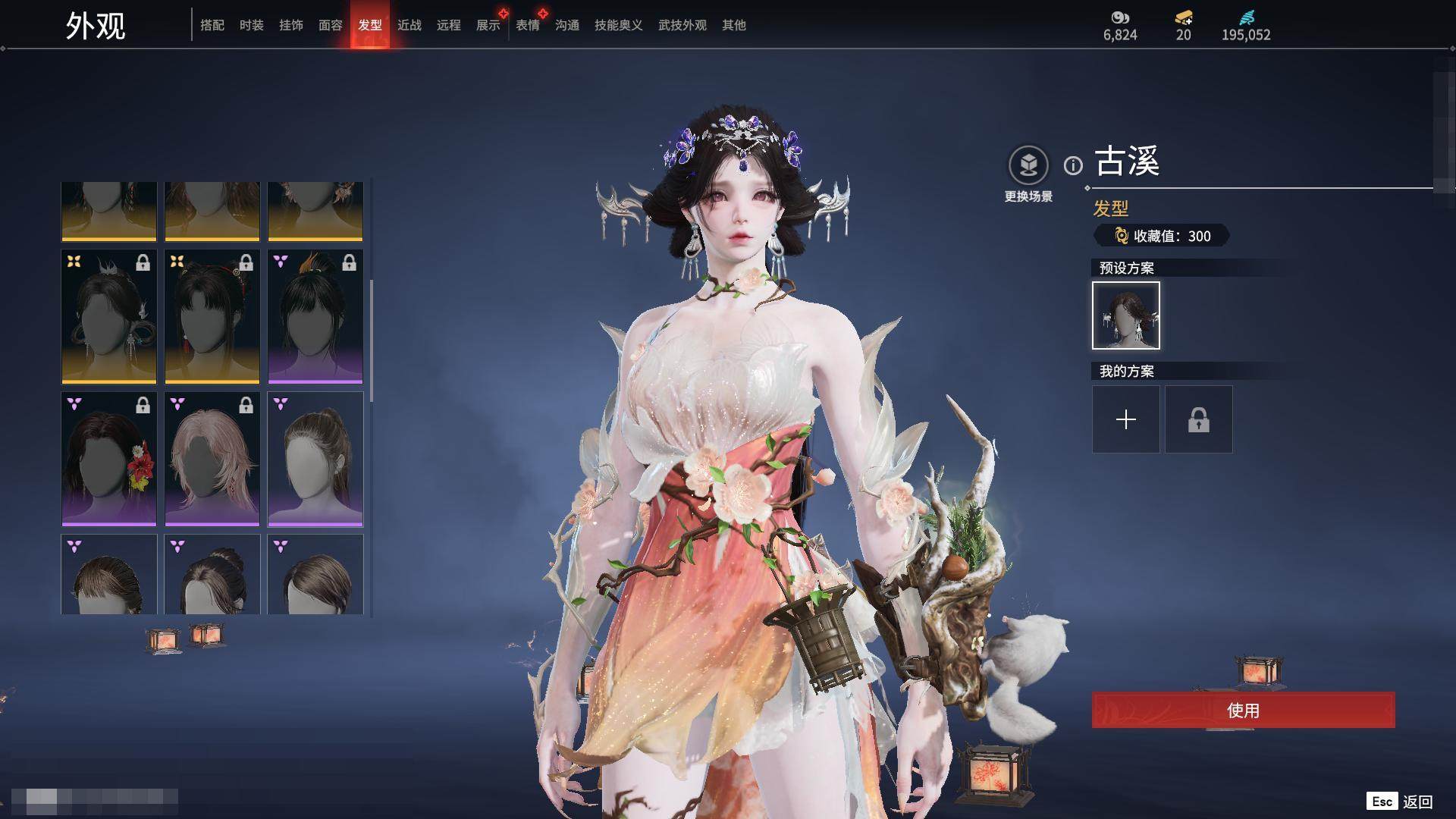
Task: Select the hairstyle with red flowers
Action: point(109,459)
